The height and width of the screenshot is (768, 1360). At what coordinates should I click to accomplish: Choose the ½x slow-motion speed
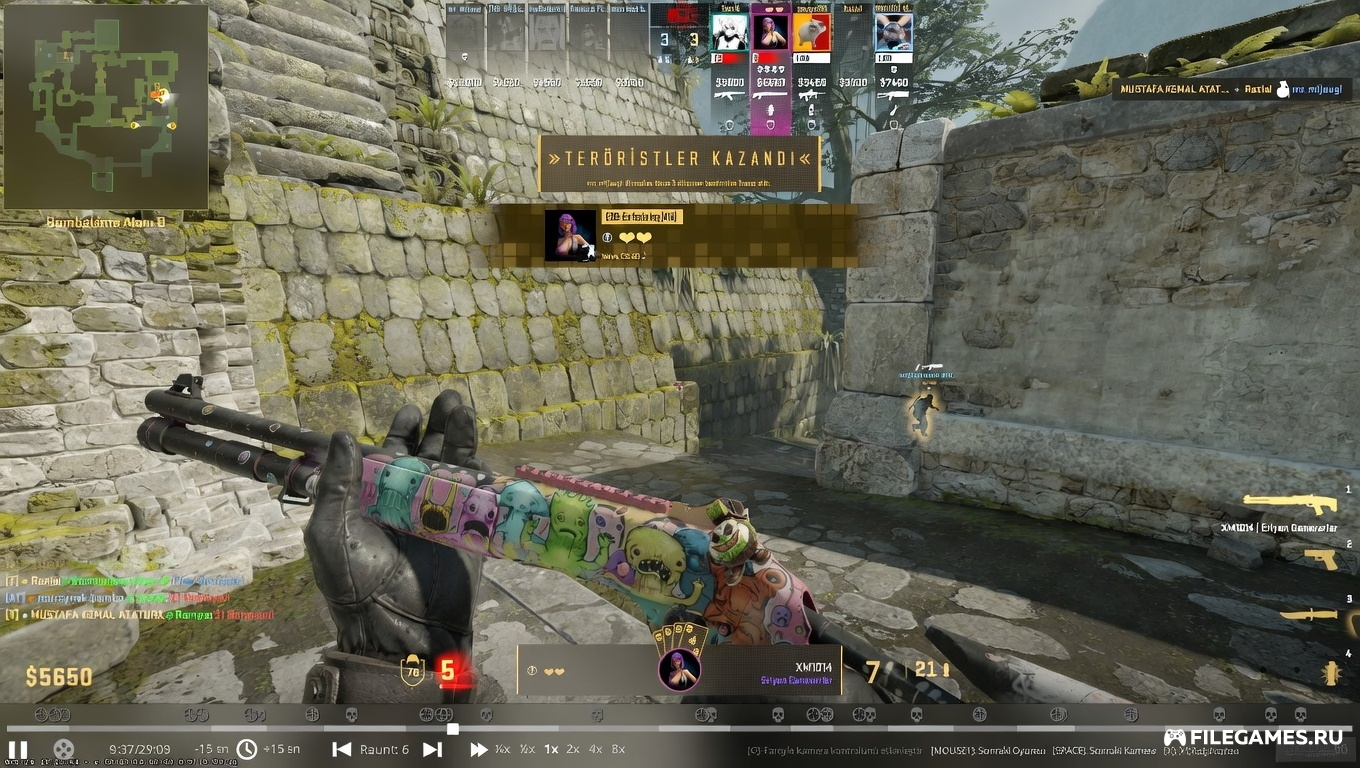pos(527,749)
